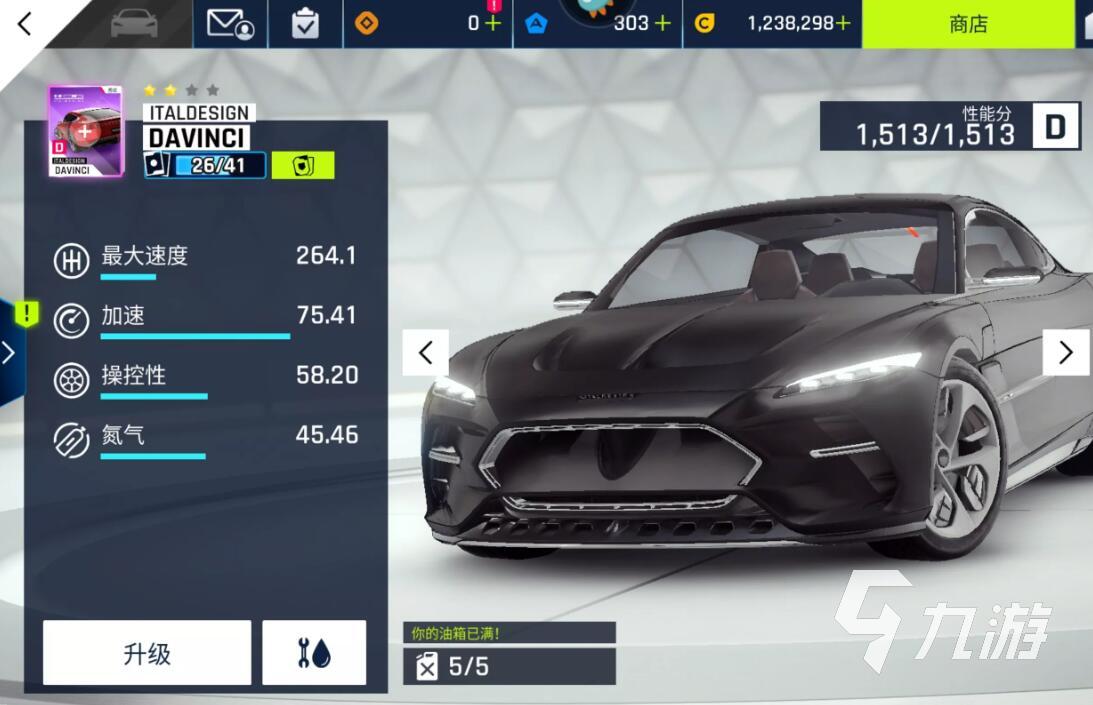This screenshot has width=1093, height=705.
Task: Go back using the top-left arrow
Action: [25, 23]
